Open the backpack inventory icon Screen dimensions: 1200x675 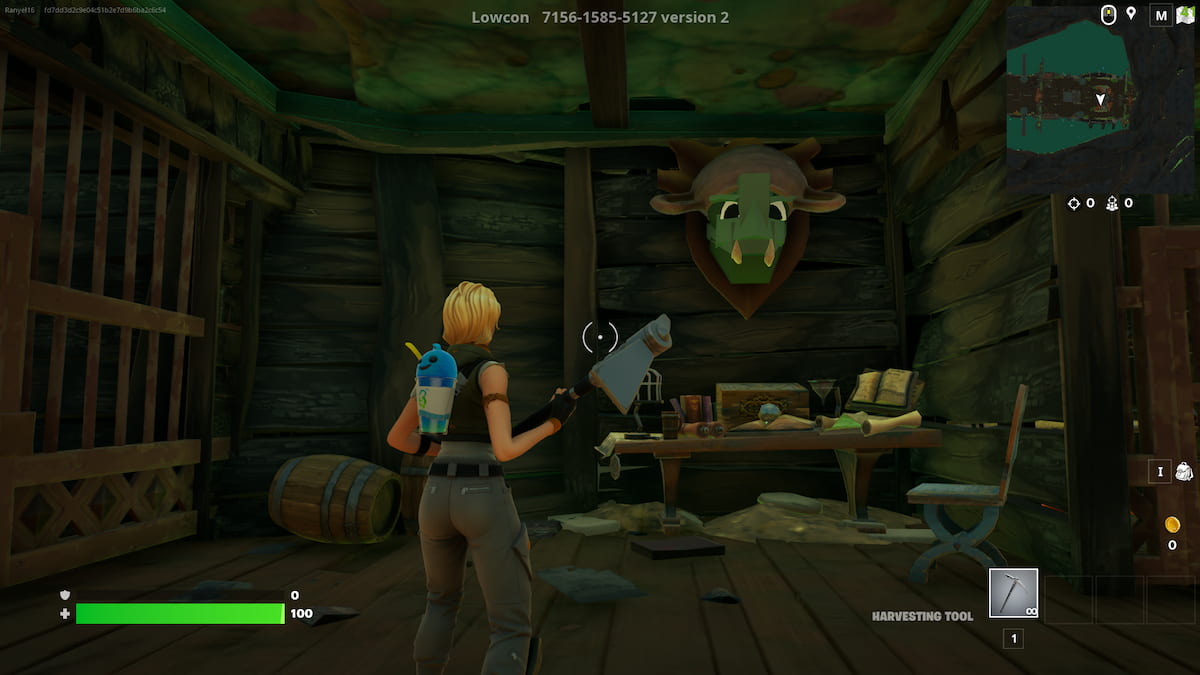[x=1184, y=471]
